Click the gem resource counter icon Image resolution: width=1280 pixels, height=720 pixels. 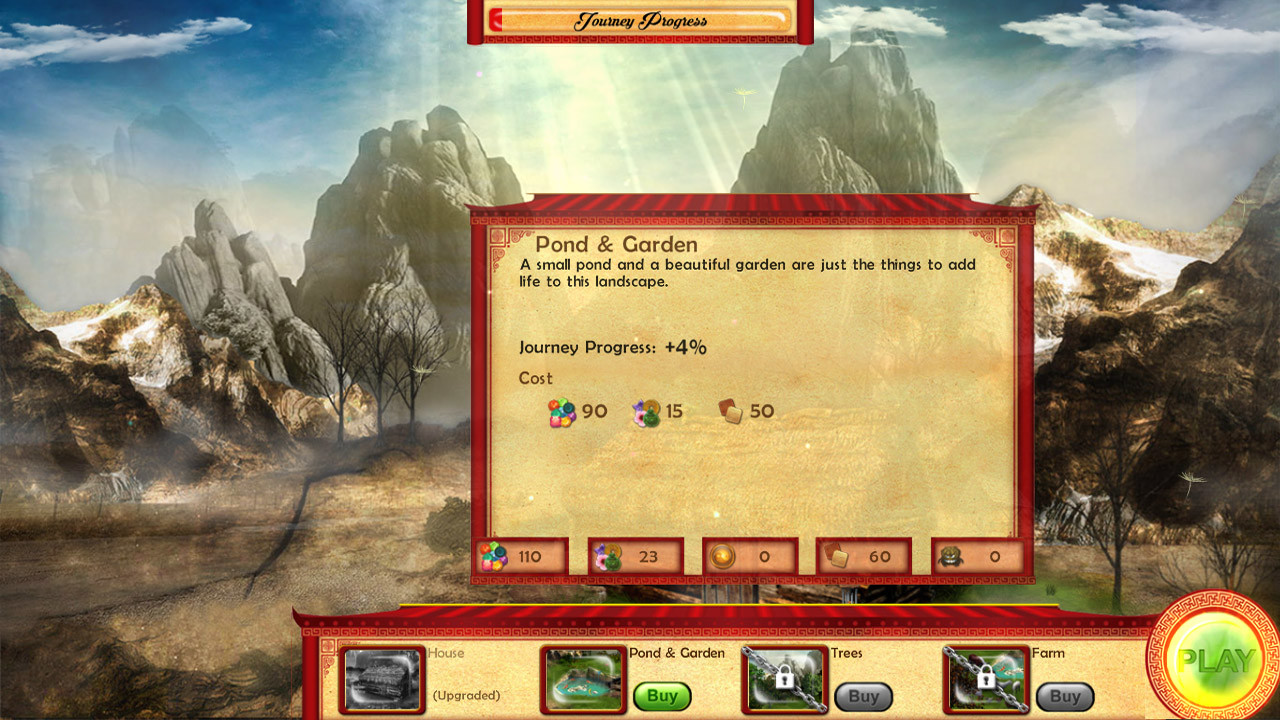point(494,556)
